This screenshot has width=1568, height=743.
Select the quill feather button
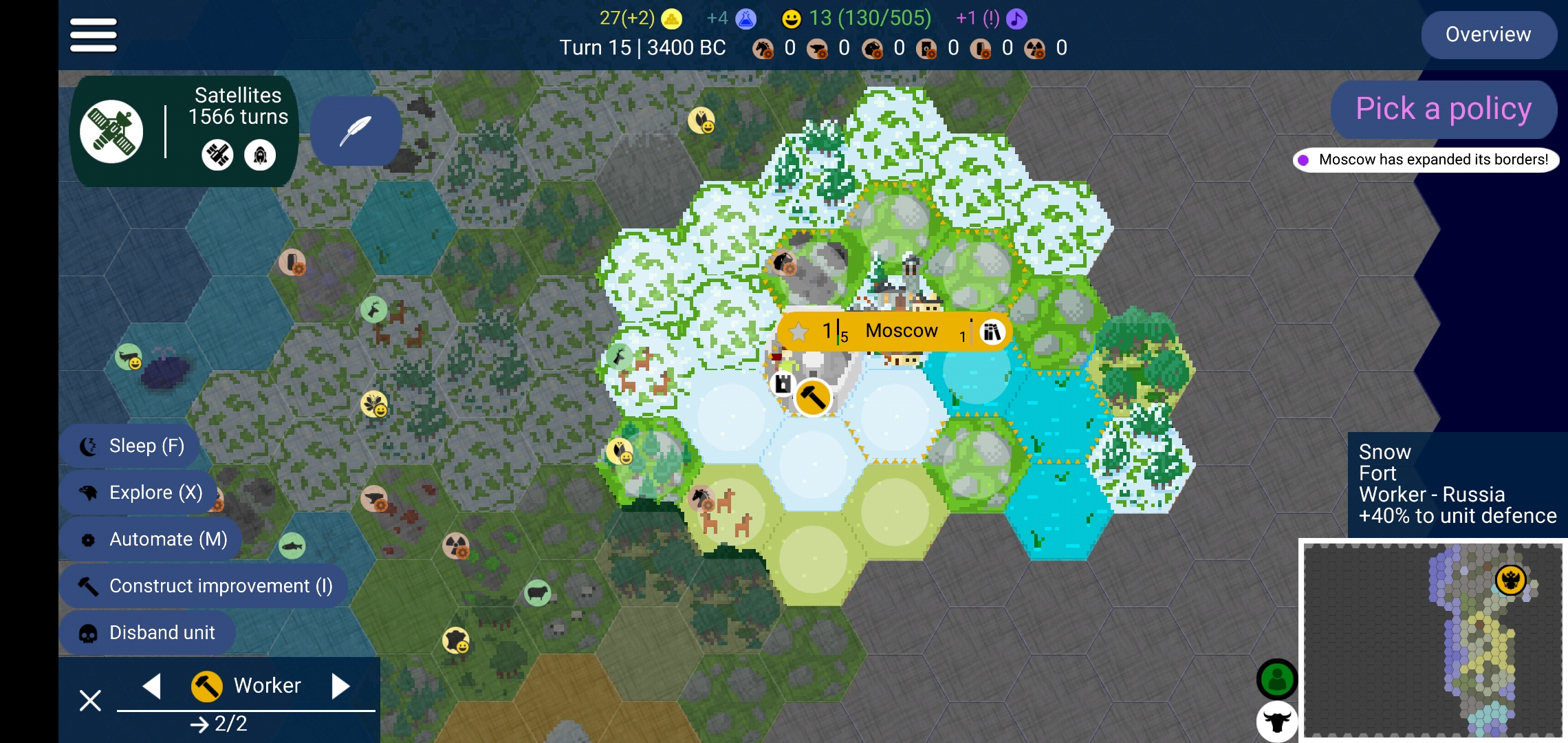(356, 131)
